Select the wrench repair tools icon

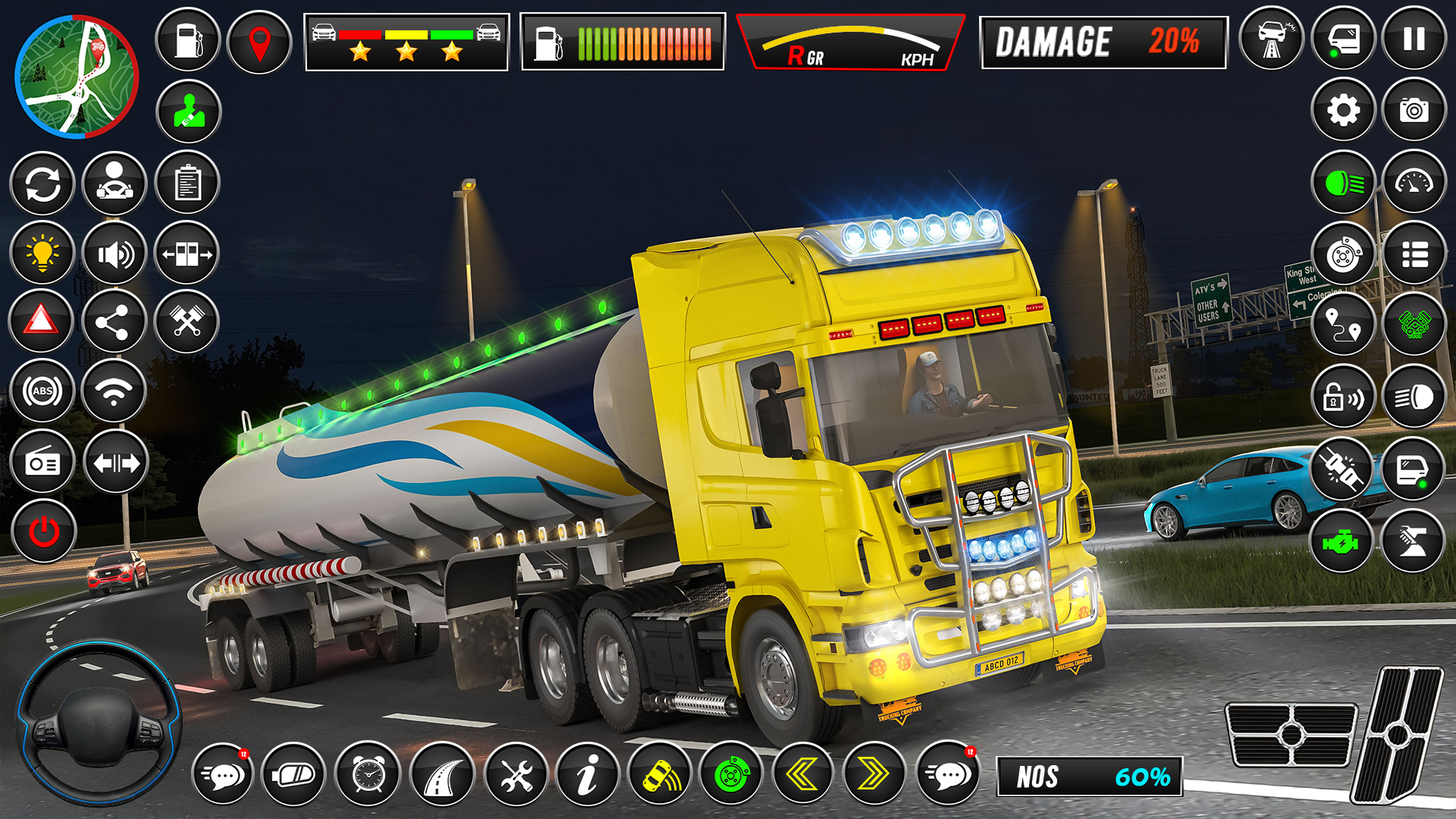(517, 773)
